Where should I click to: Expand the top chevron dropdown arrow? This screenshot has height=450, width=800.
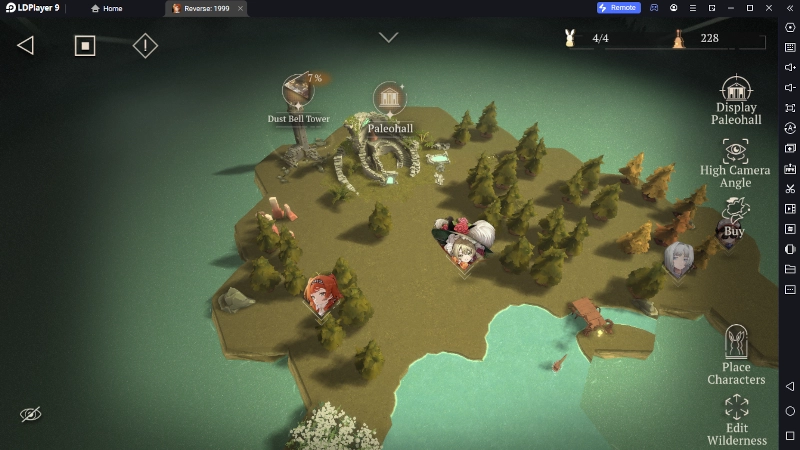(x=388, y=38)
